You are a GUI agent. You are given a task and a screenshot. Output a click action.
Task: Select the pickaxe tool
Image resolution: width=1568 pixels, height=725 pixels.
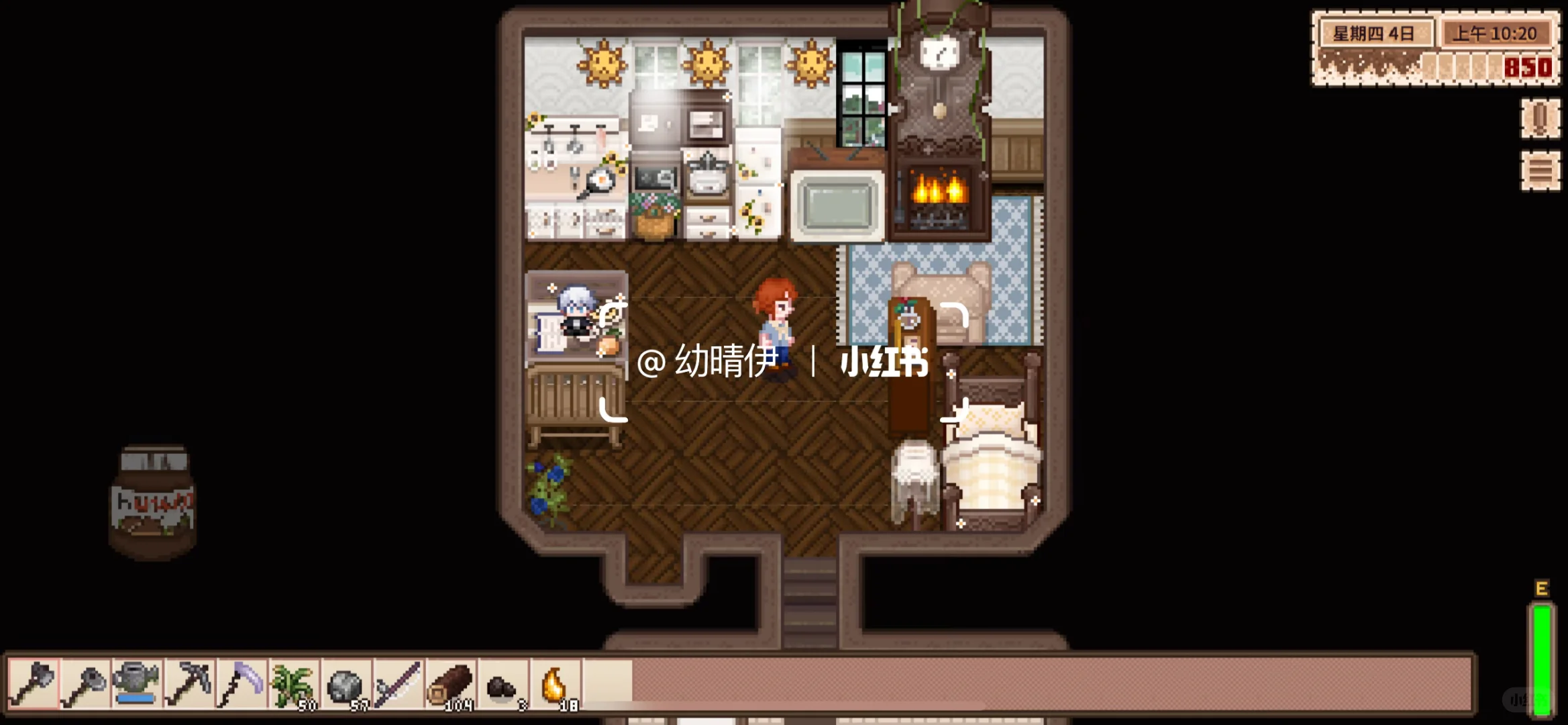(190, 685)
